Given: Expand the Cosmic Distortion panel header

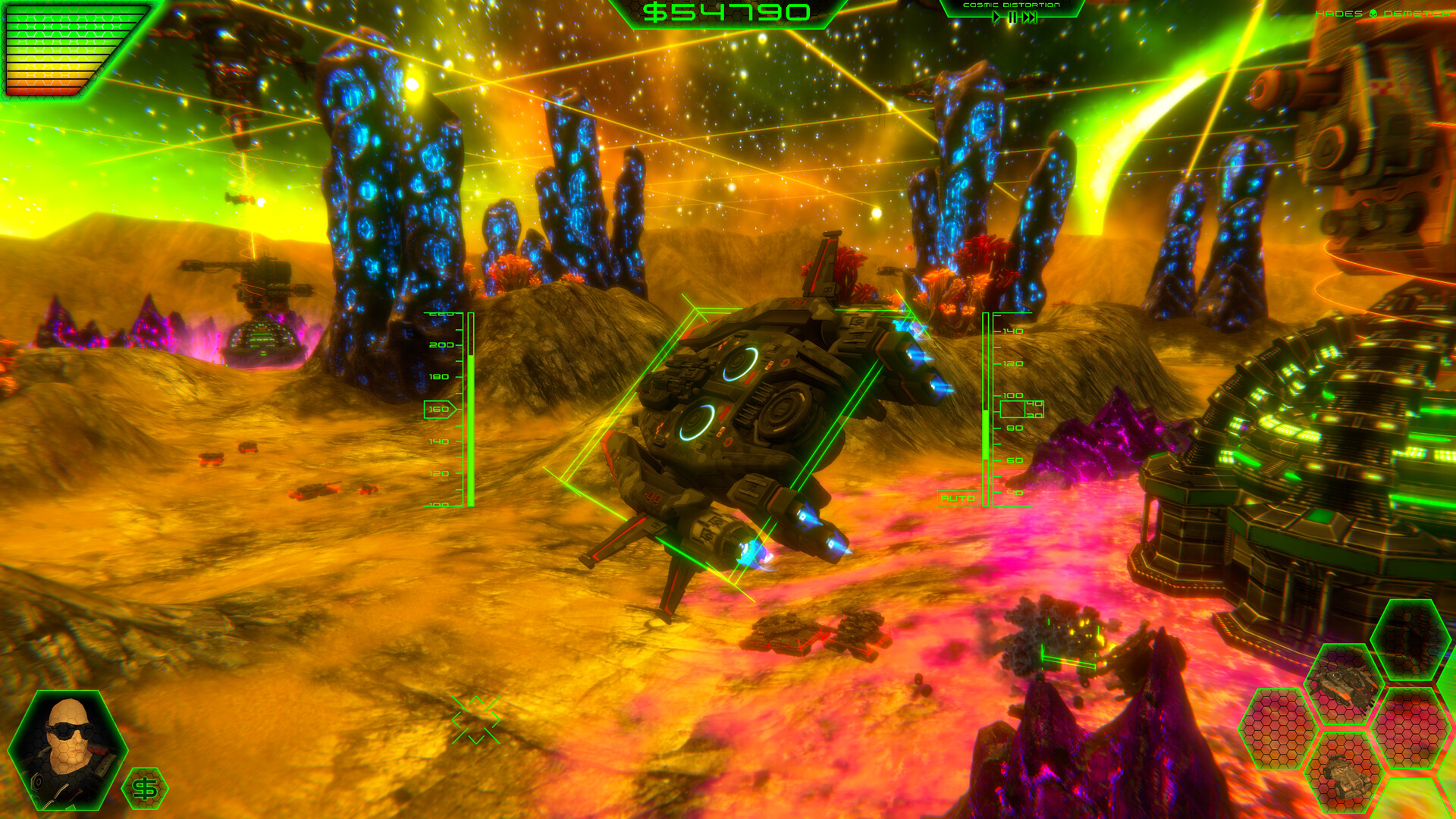Looking at the screenshot, I should 1011,6.
